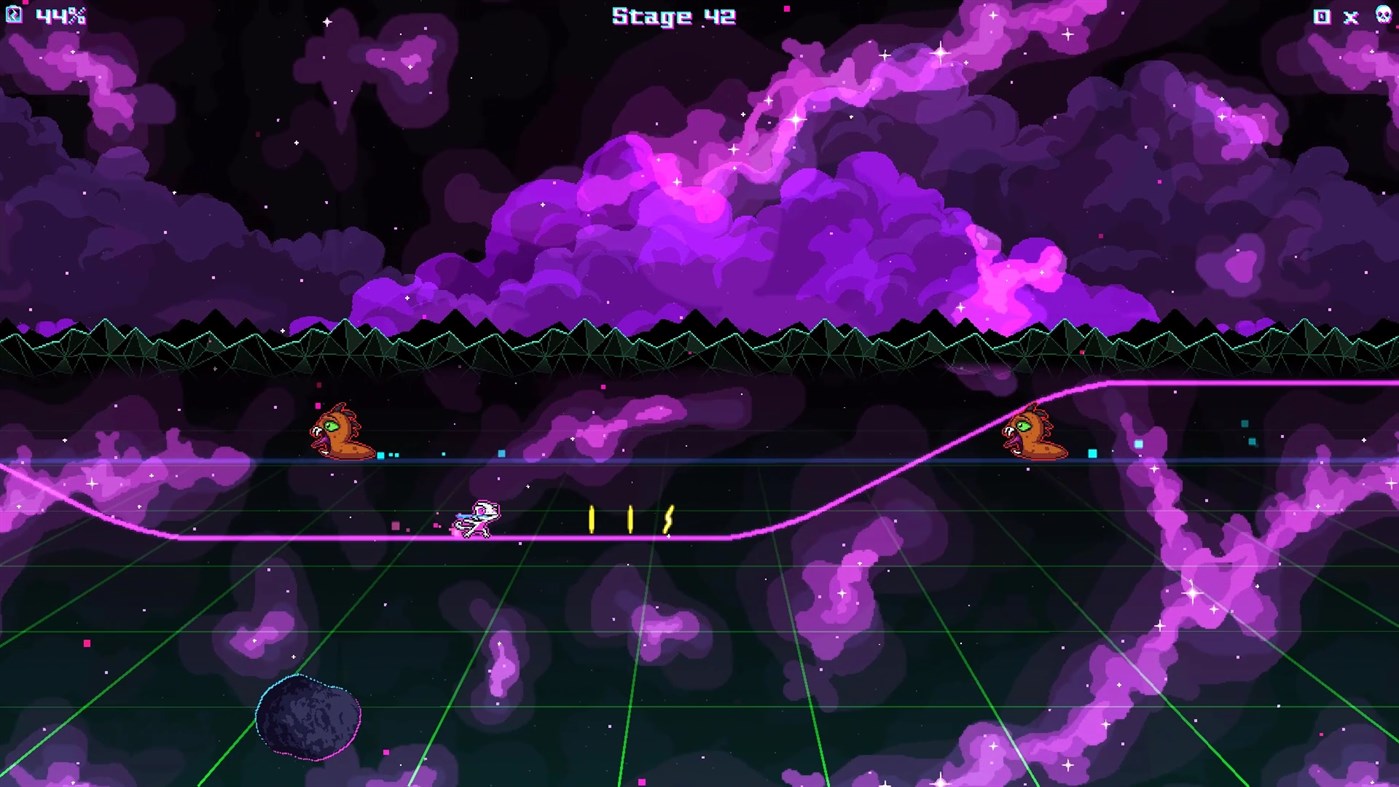The width and height of the screenshot is (1399, 787).
Task: Click the x multiplier symbol near the skull
Action: tap(1351, 17)
